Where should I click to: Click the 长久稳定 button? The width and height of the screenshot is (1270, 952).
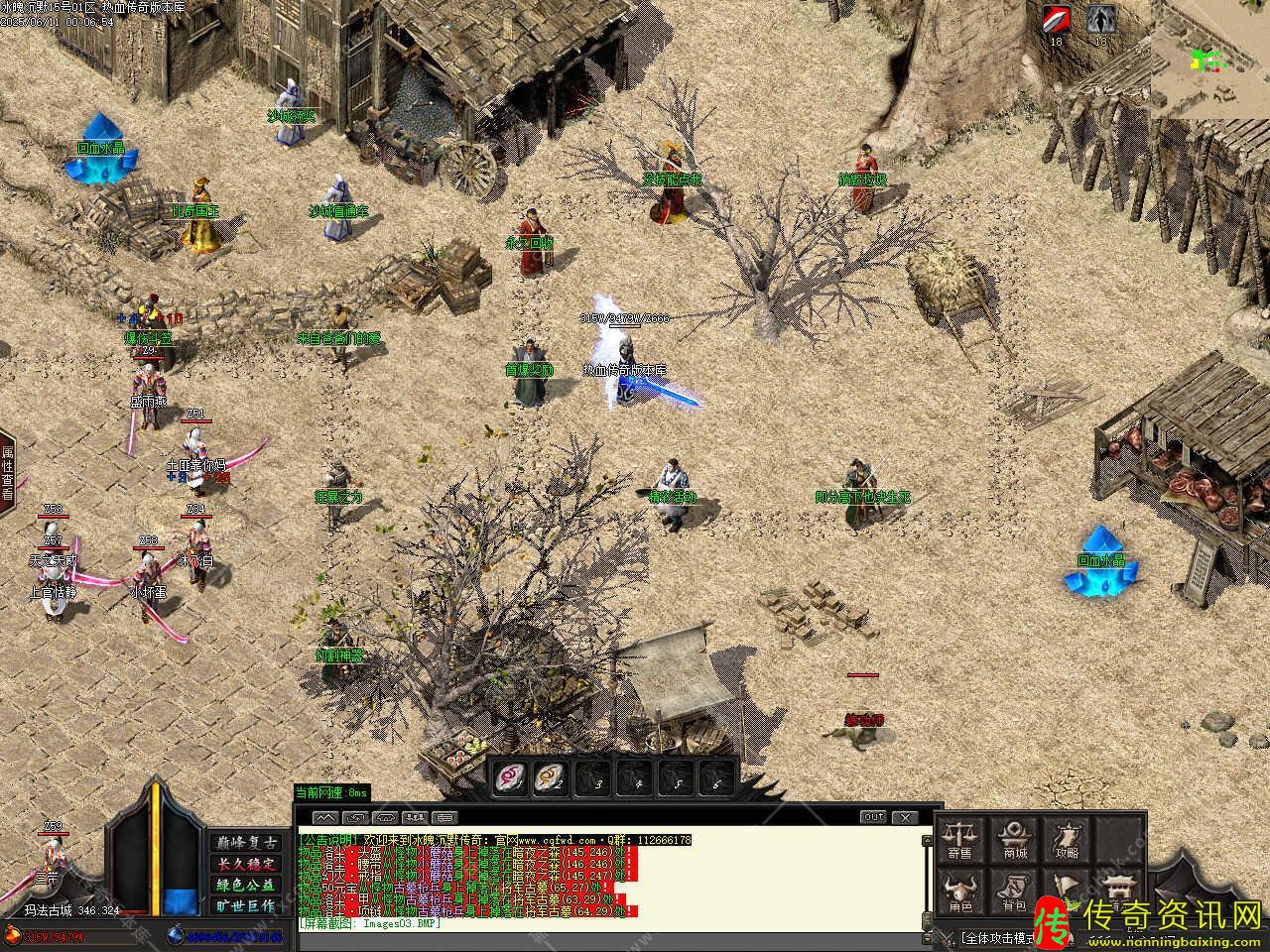(245, 864)
